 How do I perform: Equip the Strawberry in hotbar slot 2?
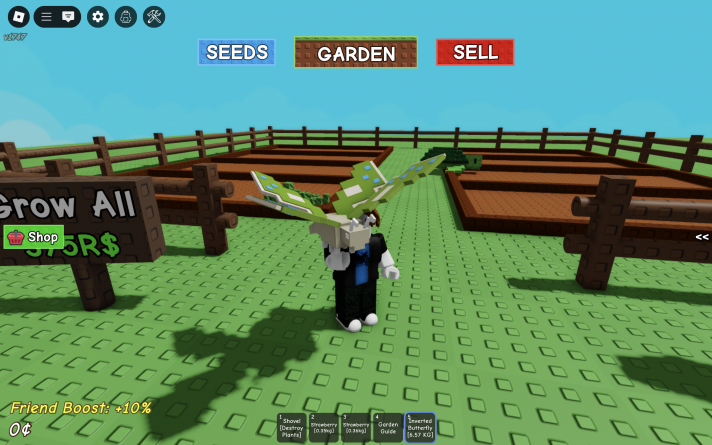323,427
